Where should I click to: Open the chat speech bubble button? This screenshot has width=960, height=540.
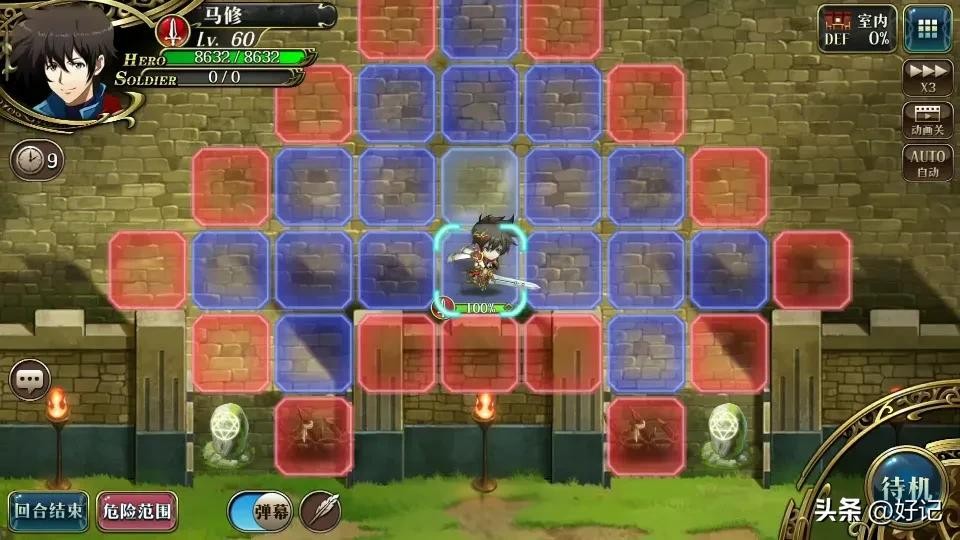coord(30,379)
